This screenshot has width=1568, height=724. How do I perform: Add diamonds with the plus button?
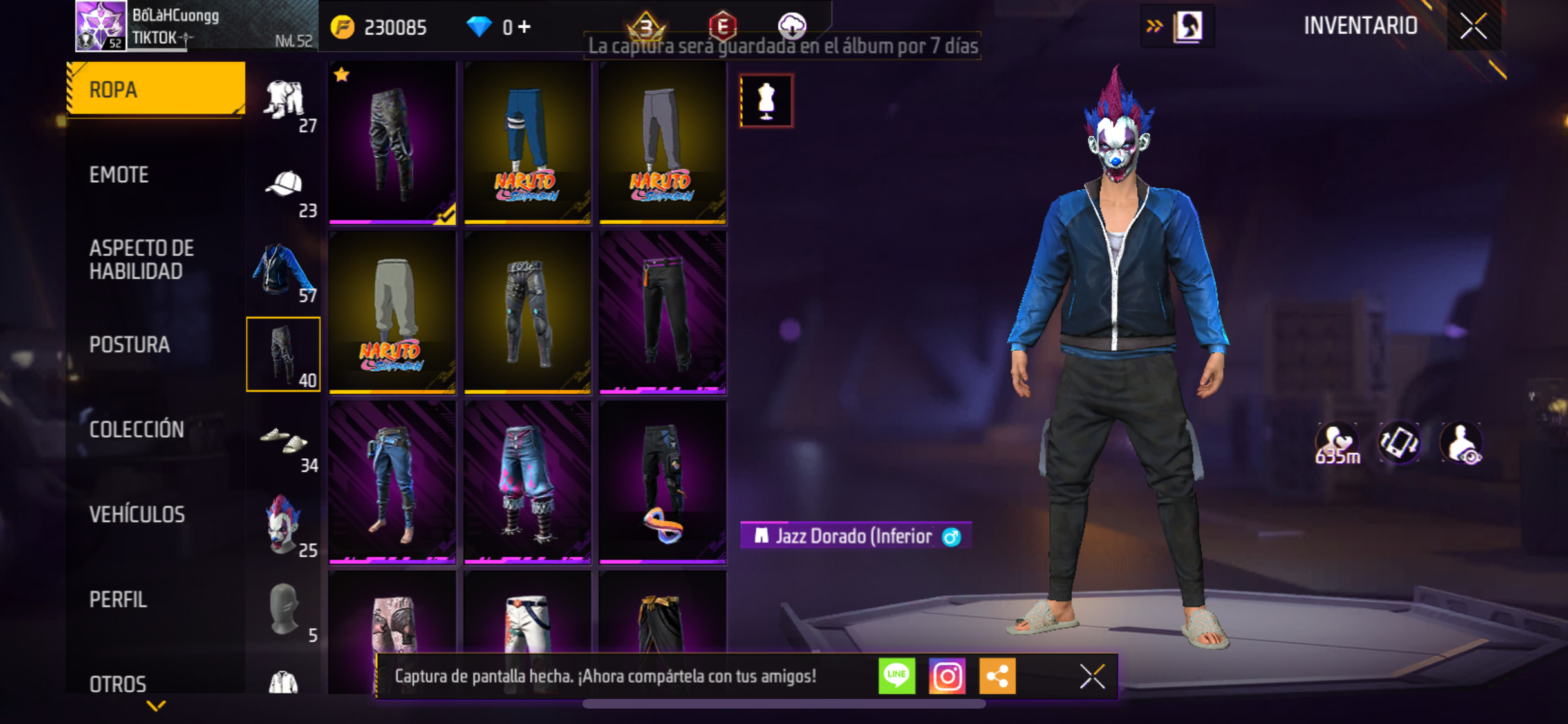pyautogui.click(x=525, y=27)
